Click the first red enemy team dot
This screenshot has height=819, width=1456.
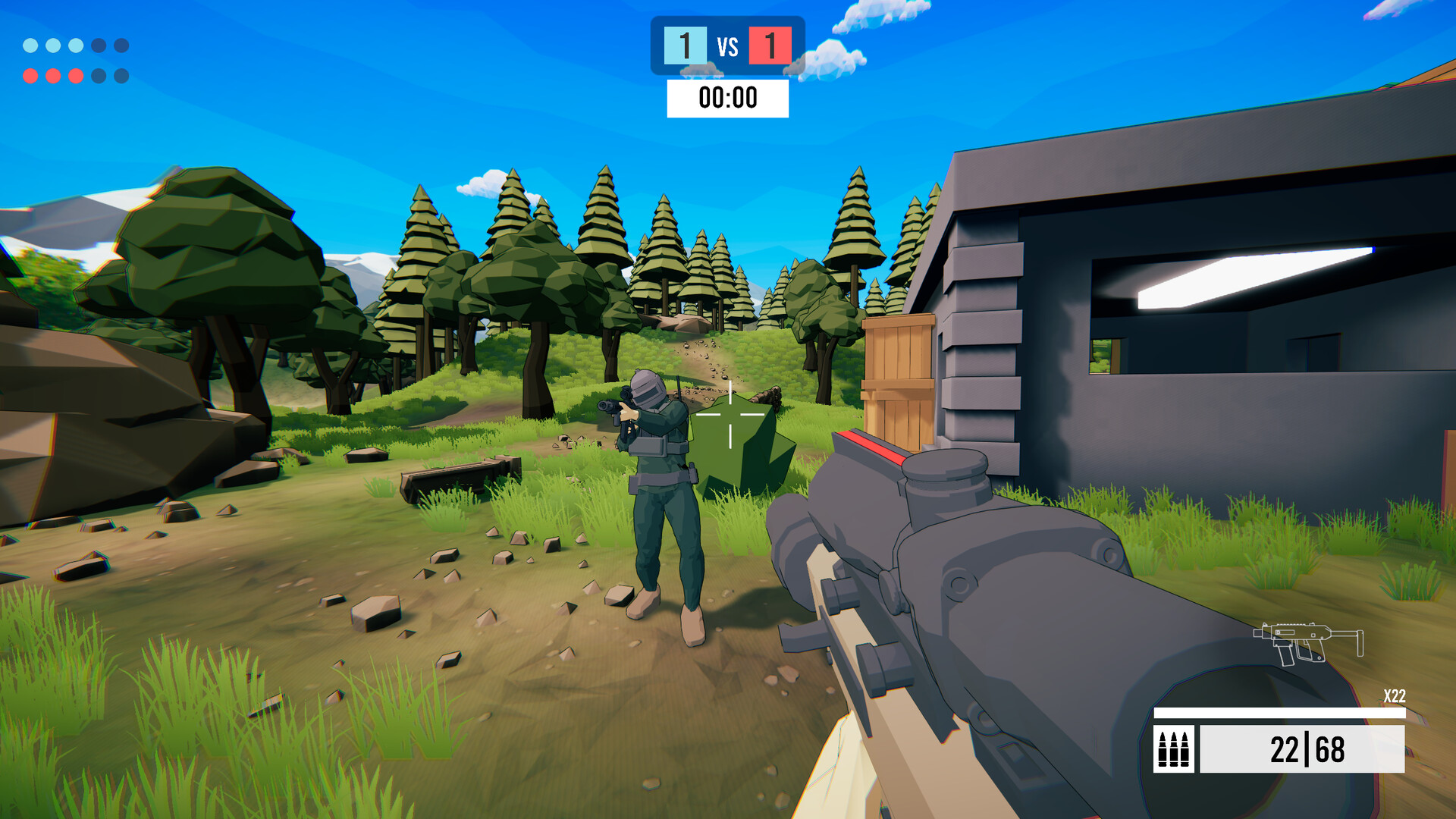click(30, 75)
